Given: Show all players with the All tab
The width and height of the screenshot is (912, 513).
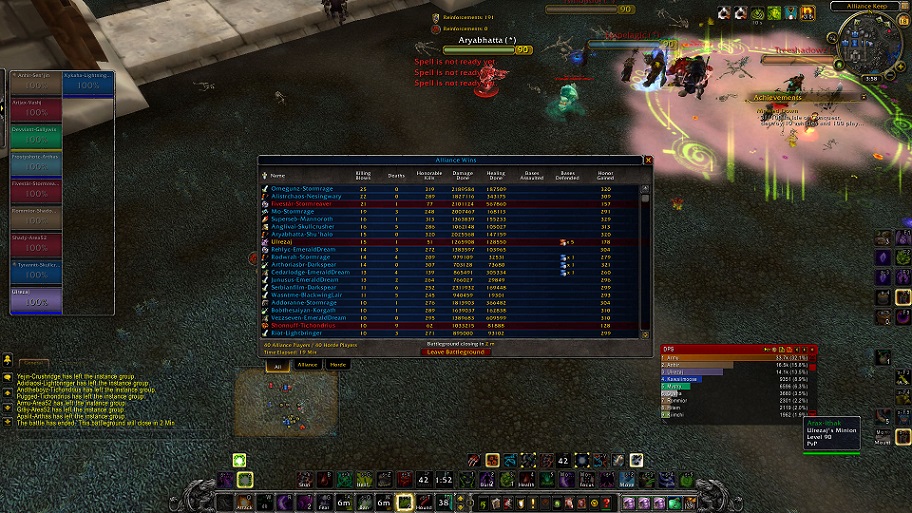Looking at the screenshot, I should coord(276,365).
